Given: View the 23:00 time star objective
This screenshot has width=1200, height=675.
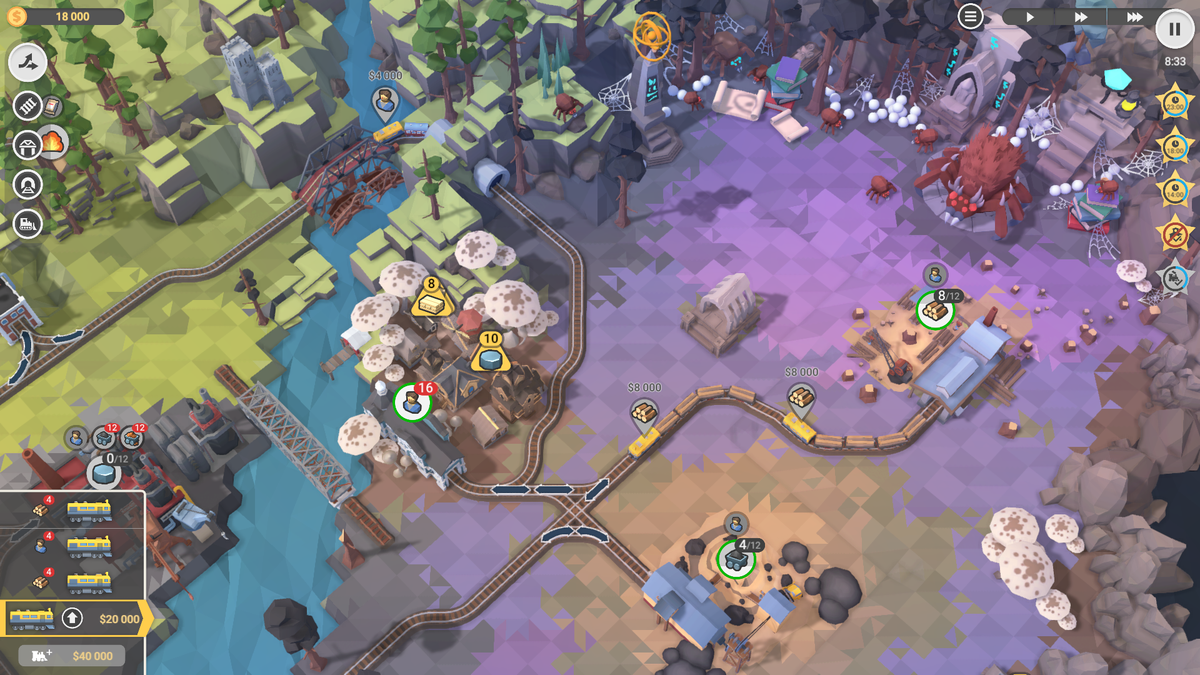Looking at the screenshot, I should [x=1175, y=102].
